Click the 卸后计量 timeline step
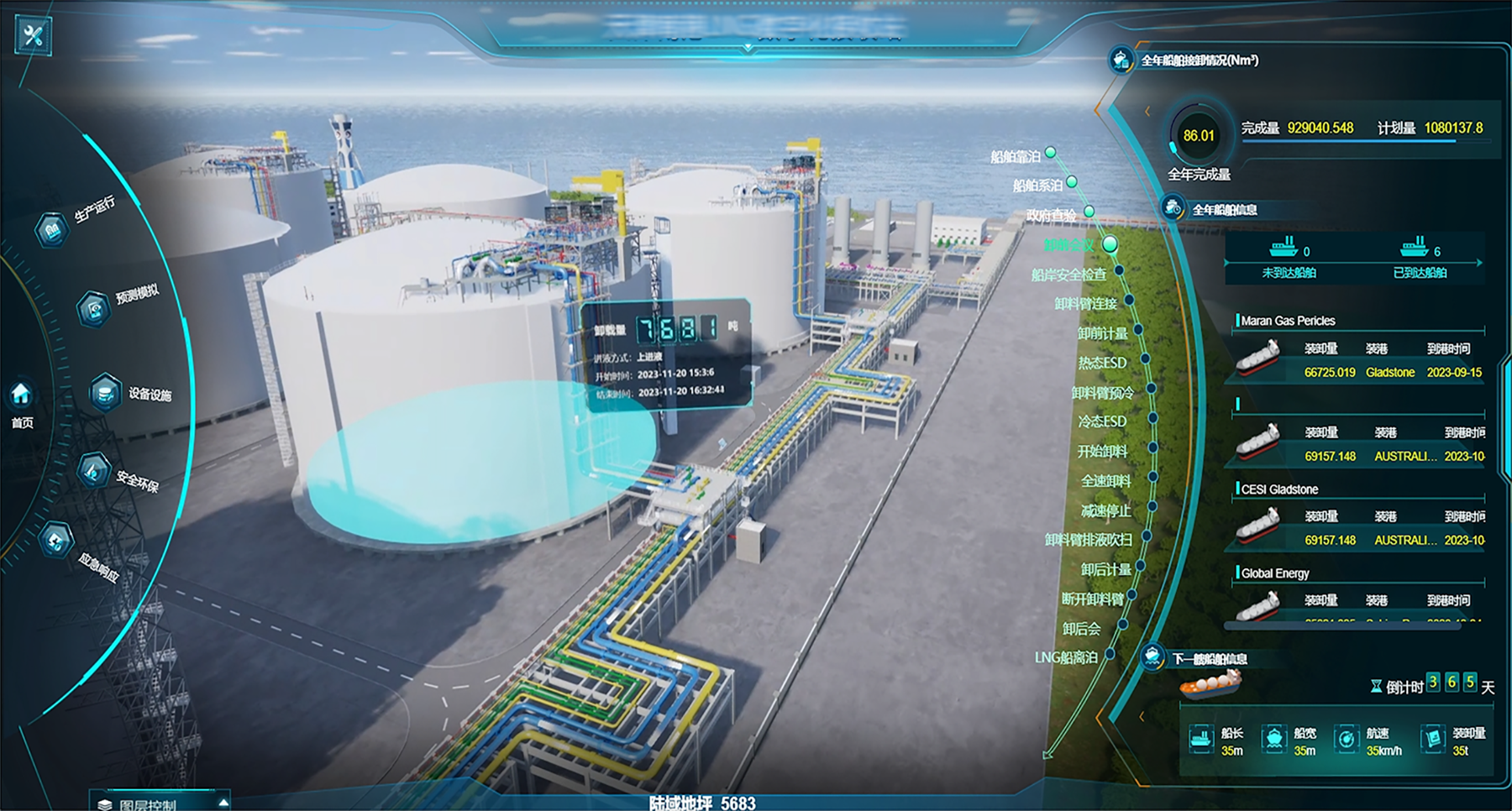 click(x=1105, y=569)
